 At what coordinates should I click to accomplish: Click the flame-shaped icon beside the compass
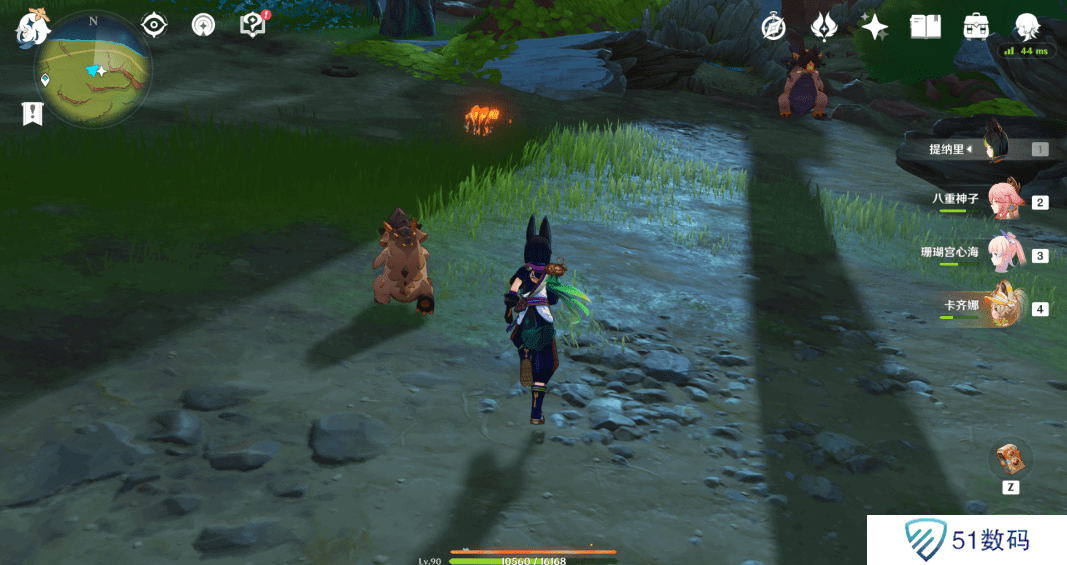[x=823, y=27]
